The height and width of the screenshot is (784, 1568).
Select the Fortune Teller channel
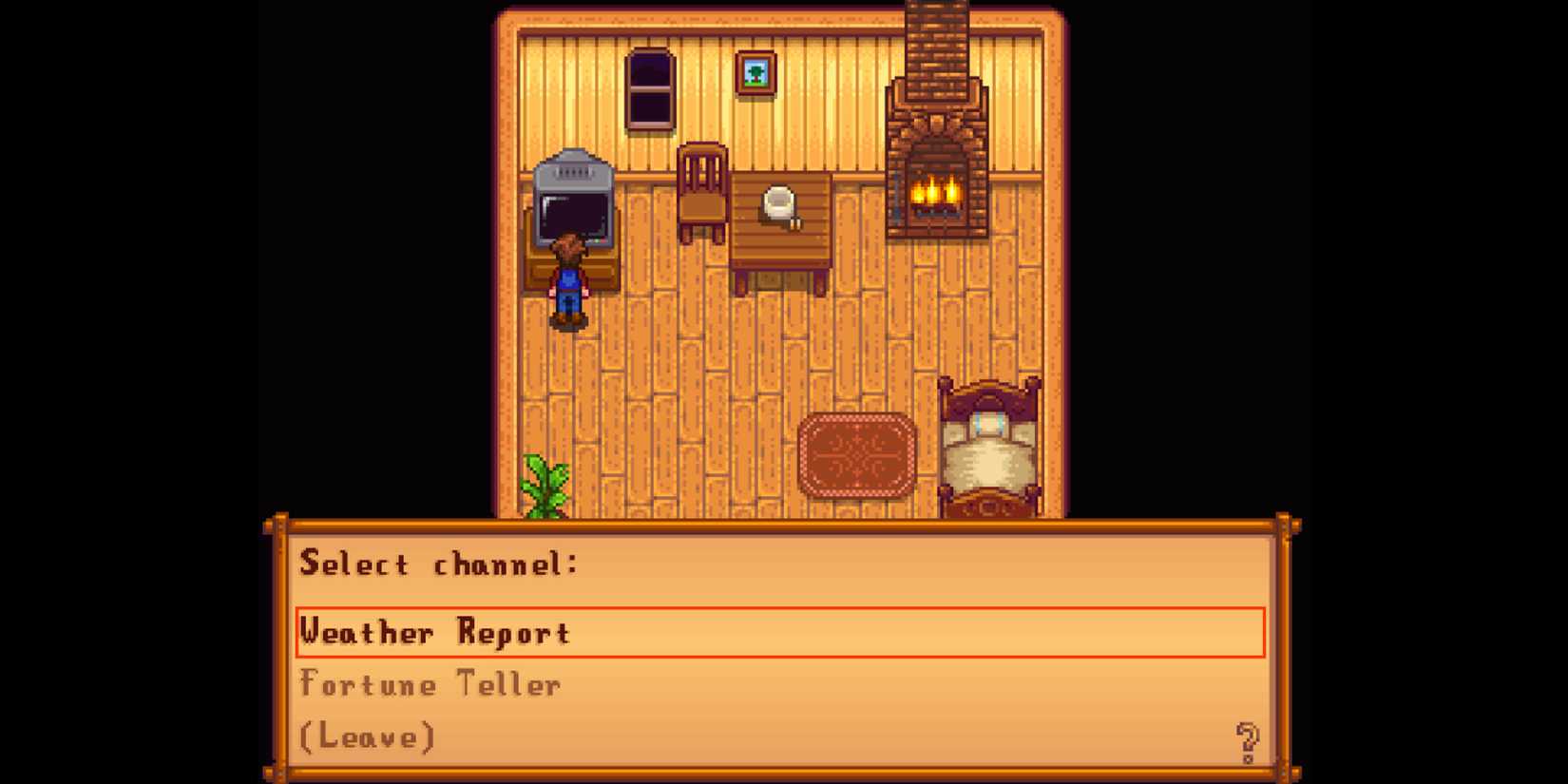pyautogui.click(x=429, y=684)
